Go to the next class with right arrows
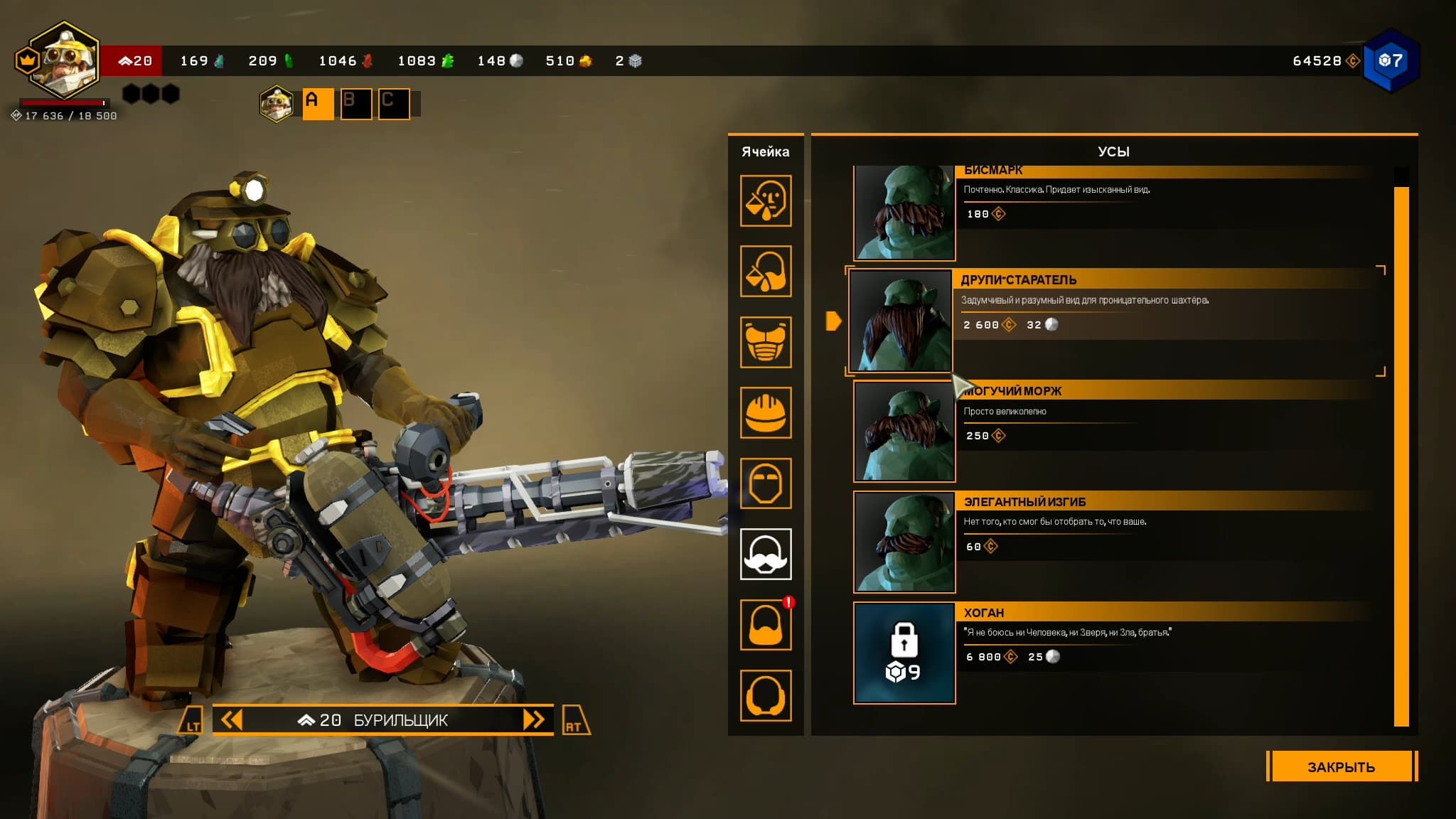Screen dimensions: 1456x819 [x=534, y=719]
